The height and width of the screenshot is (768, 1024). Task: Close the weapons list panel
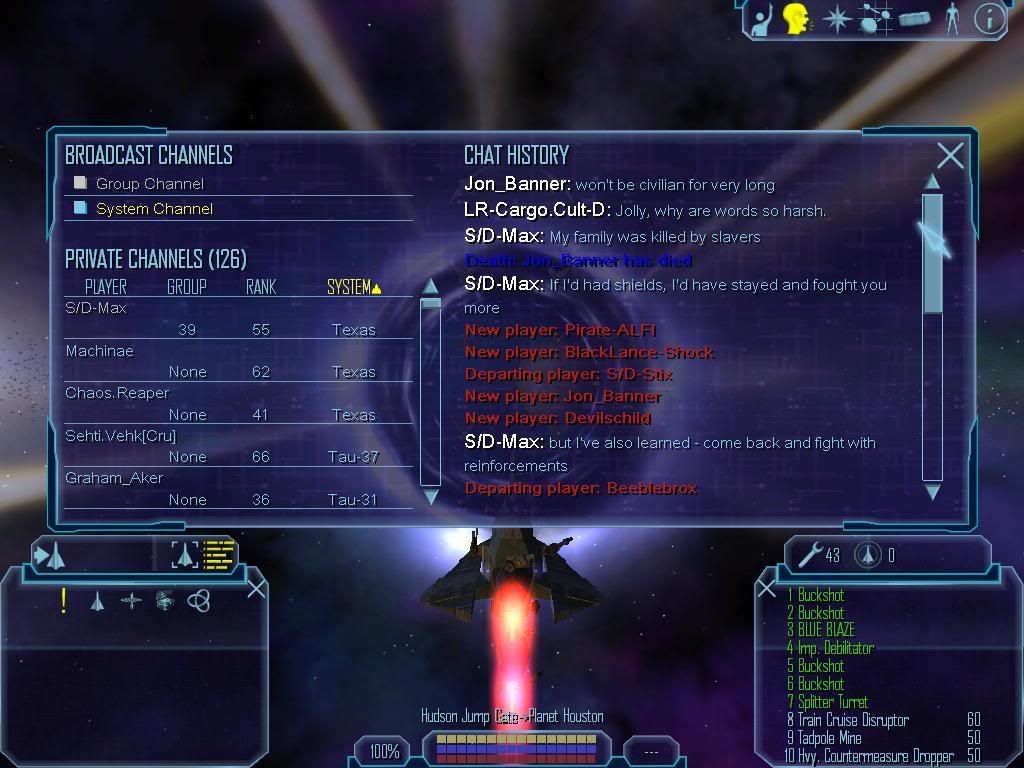(766, 589)
